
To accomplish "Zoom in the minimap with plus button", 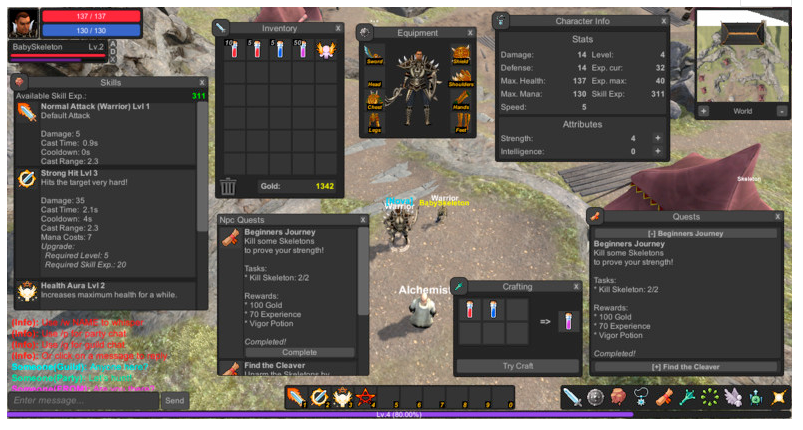I will (x=703, y=111).
